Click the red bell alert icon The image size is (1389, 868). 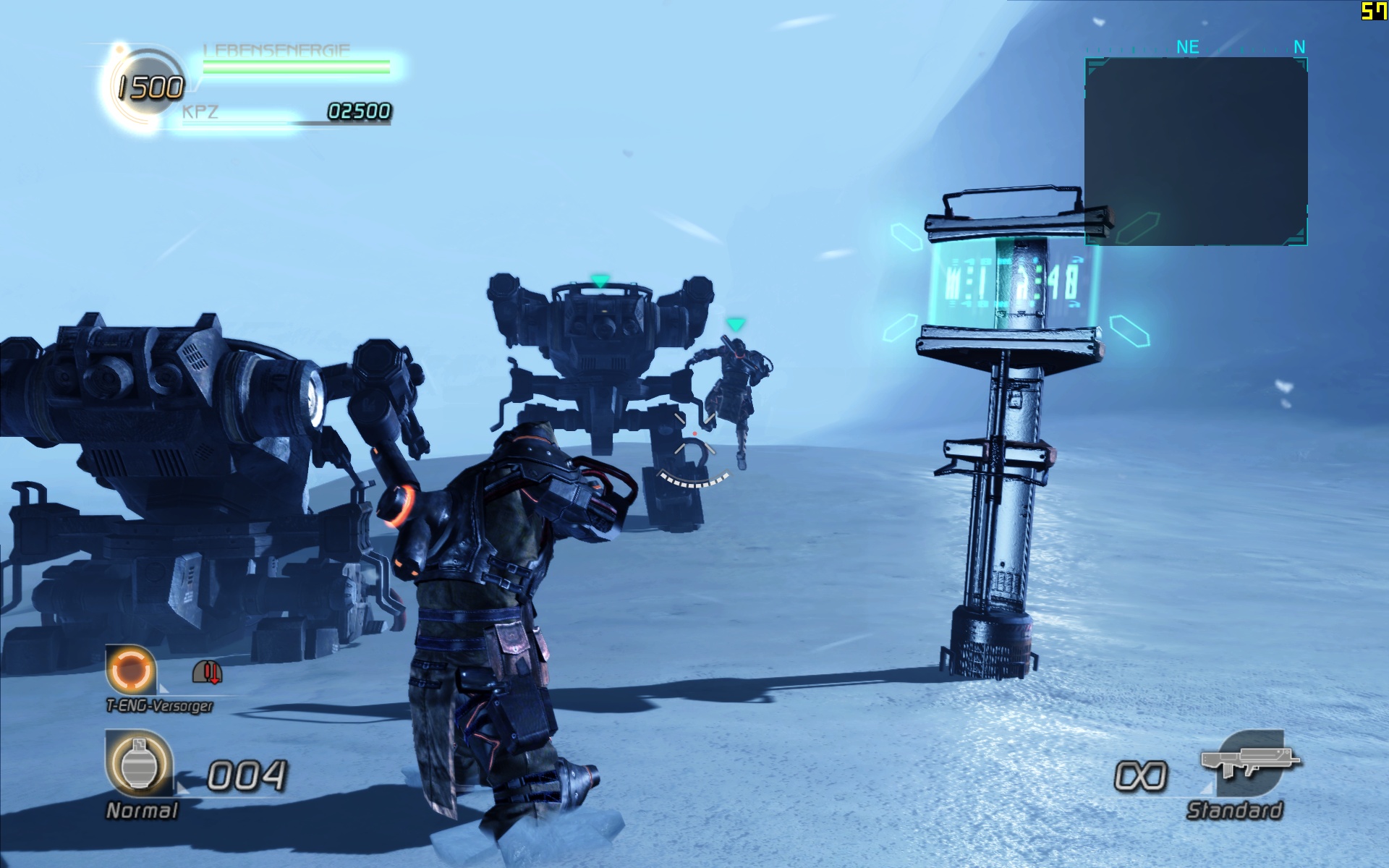[x=208, y=673]
